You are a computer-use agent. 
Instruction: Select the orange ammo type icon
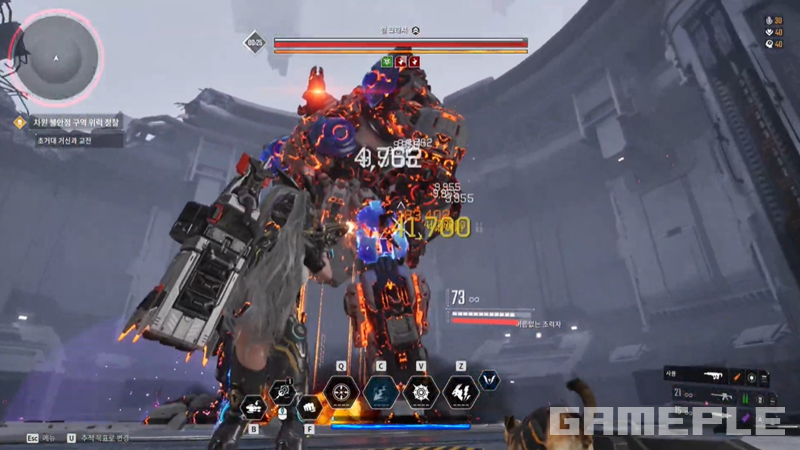(738, 376)
